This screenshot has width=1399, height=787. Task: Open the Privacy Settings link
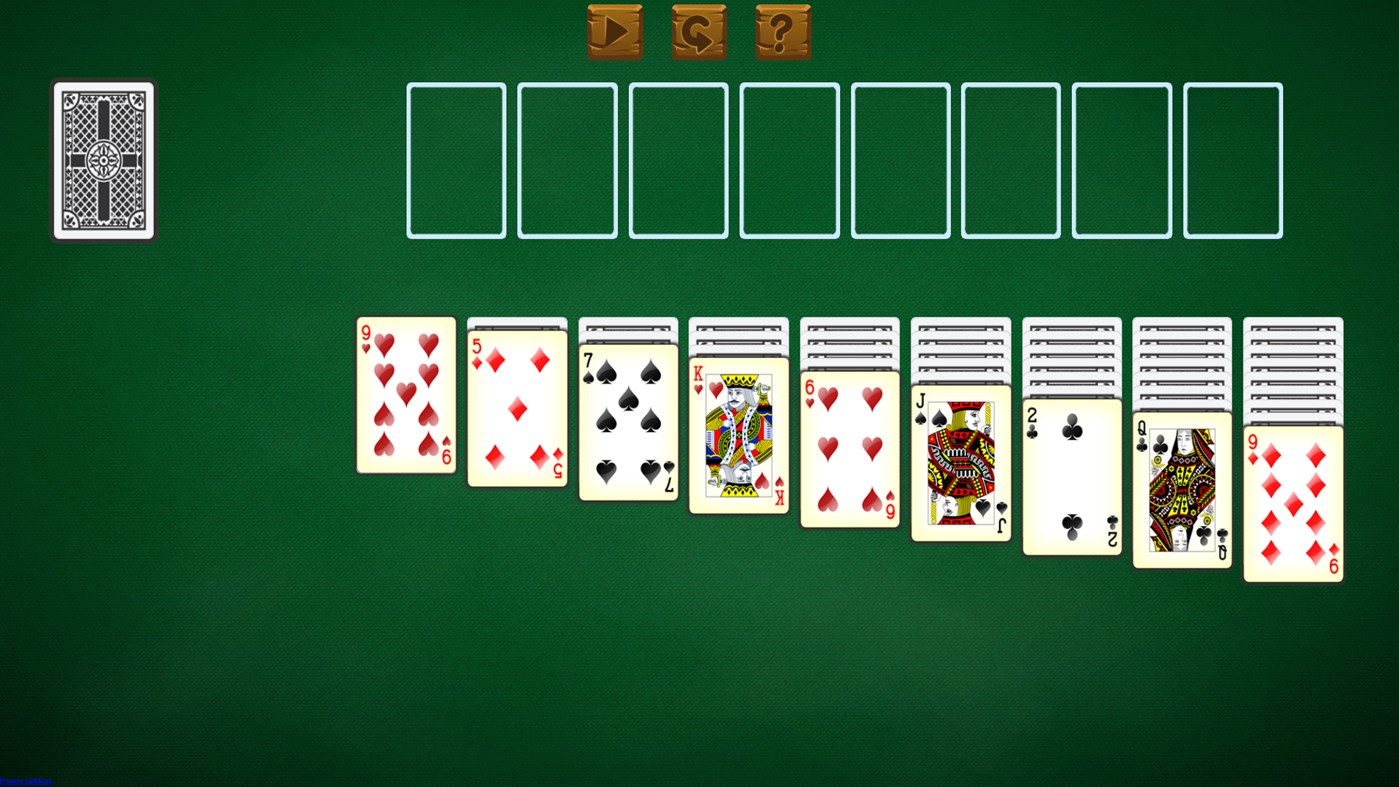[x=26, y=780]
